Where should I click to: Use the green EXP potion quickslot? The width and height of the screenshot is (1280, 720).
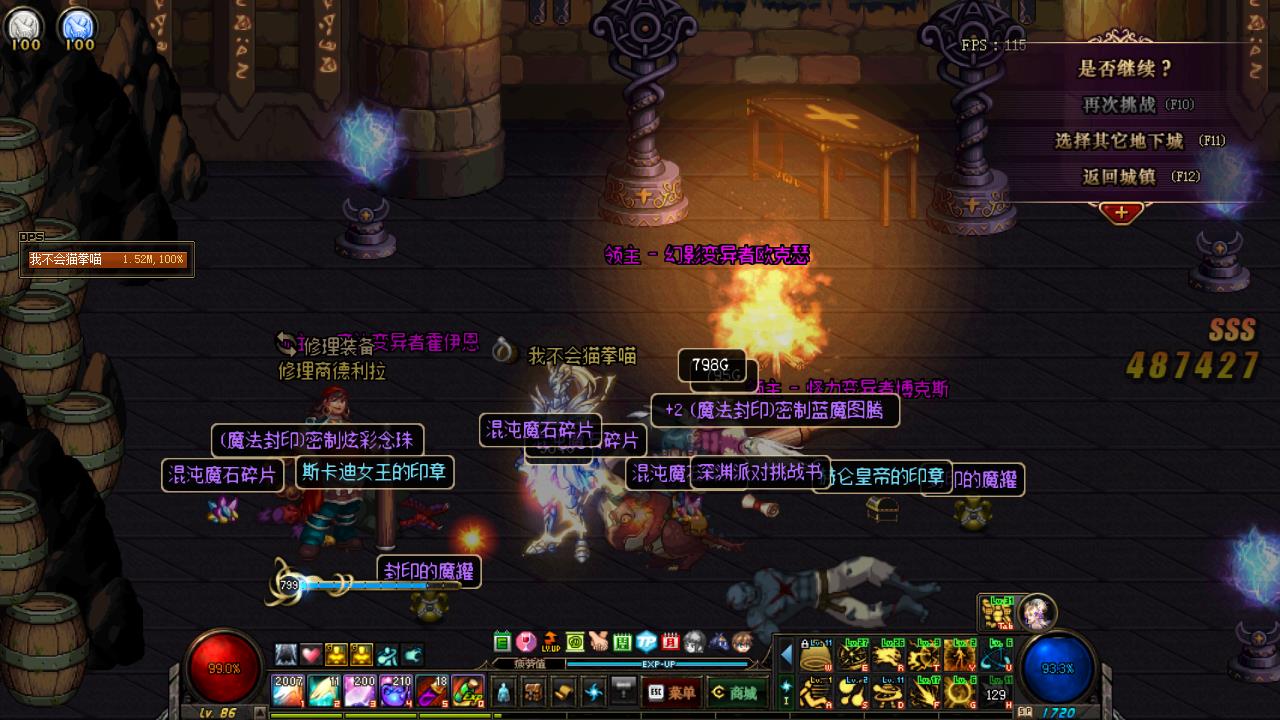[468, 691]
